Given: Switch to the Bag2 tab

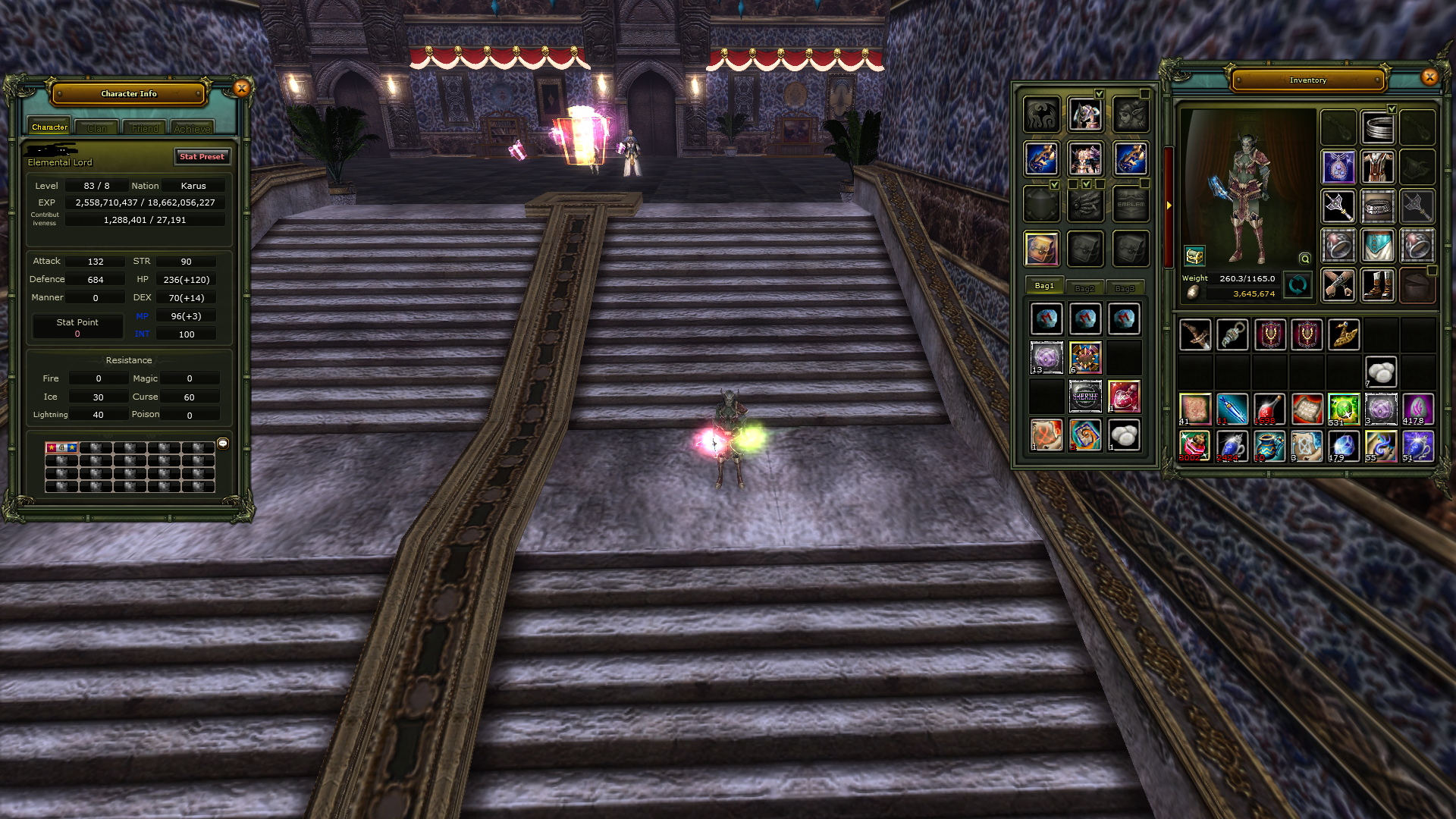Looking at the screenshot, I should tap(1085, 287).
